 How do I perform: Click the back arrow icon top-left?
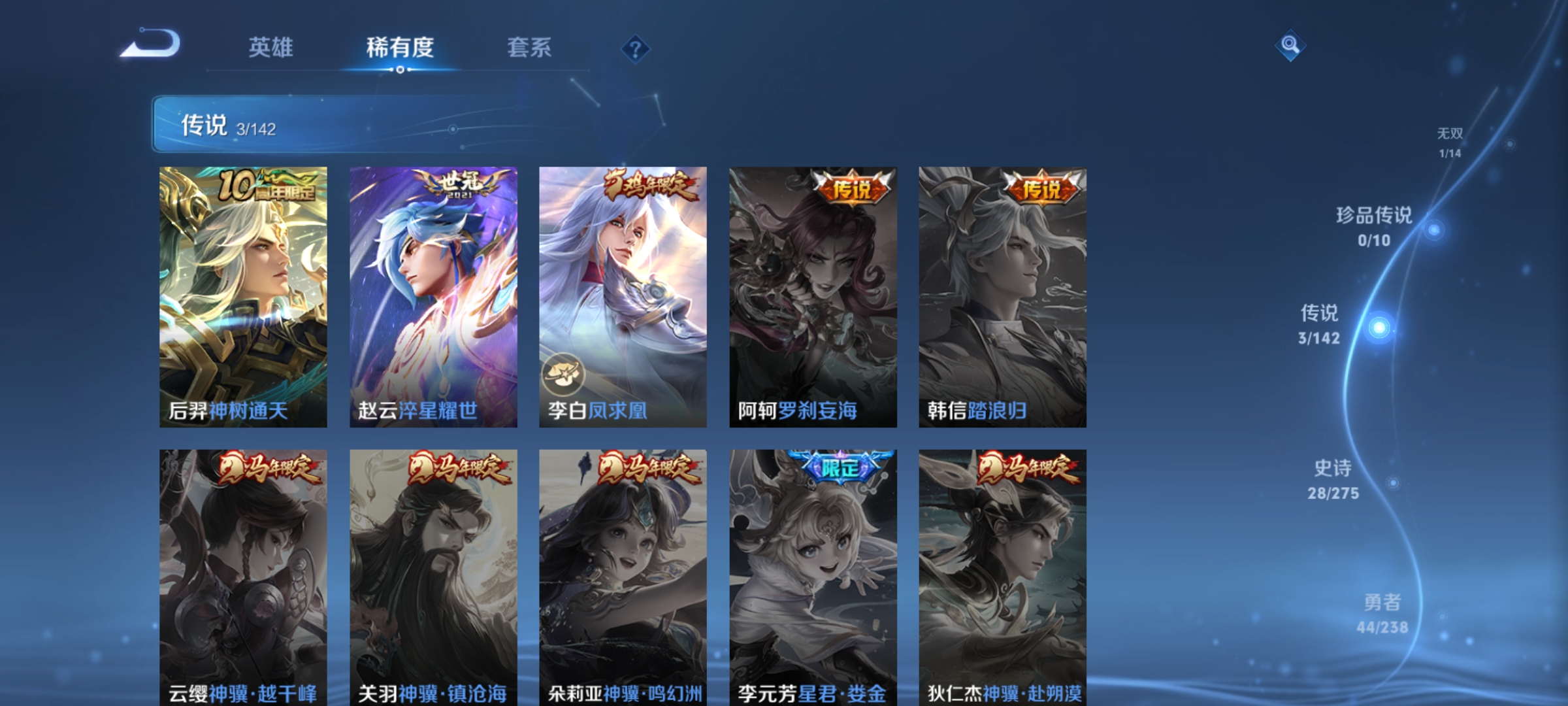pyautogui.click(x=152, y=48)
